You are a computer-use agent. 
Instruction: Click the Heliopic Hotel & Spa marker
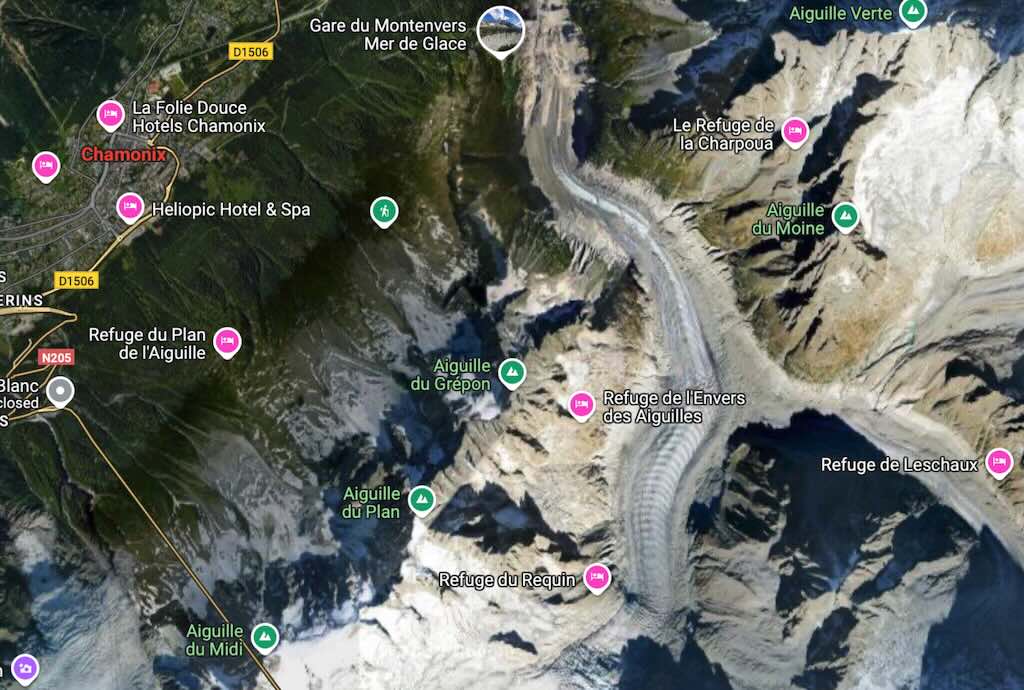point(130,207)
